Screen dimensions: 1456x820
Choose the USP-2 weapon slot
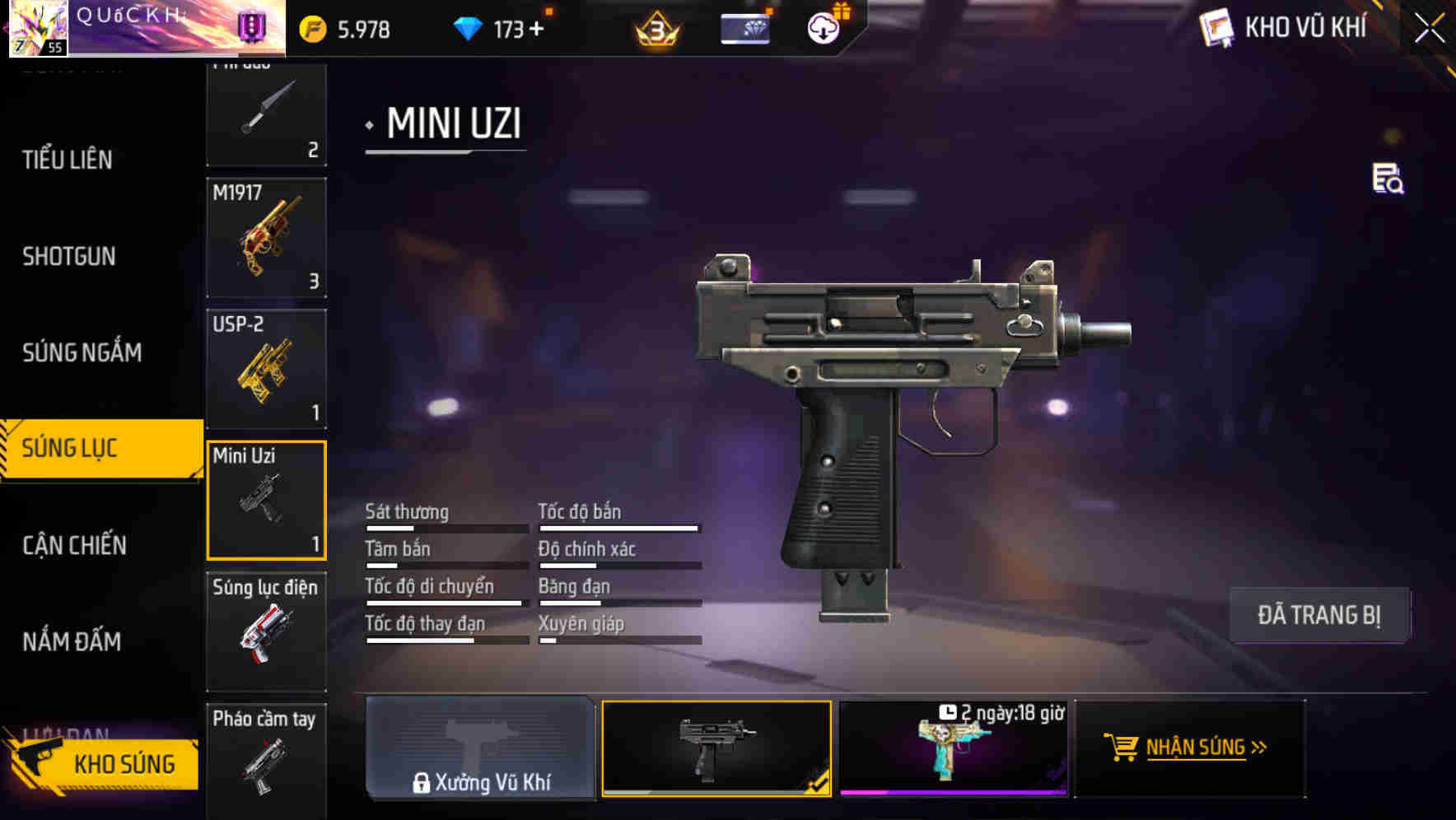coord(266,369)
